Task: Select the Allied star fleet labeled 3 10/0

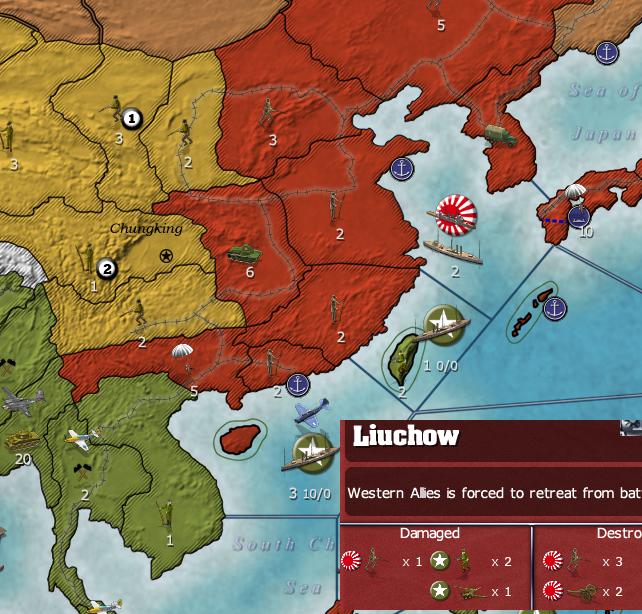Action: point(313,451)
